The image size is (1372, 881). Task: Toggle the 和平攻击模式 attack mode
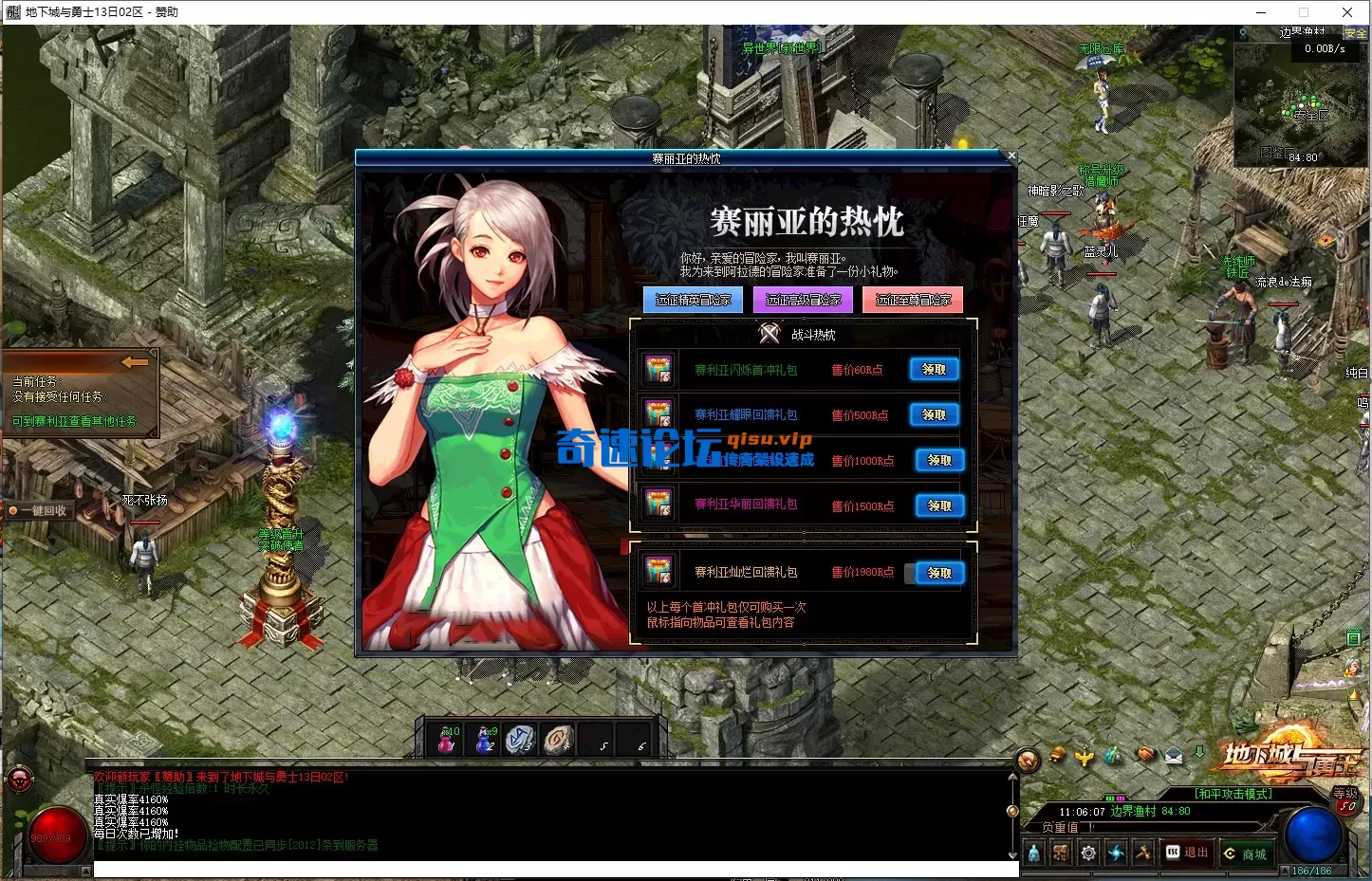[1232, 795]
